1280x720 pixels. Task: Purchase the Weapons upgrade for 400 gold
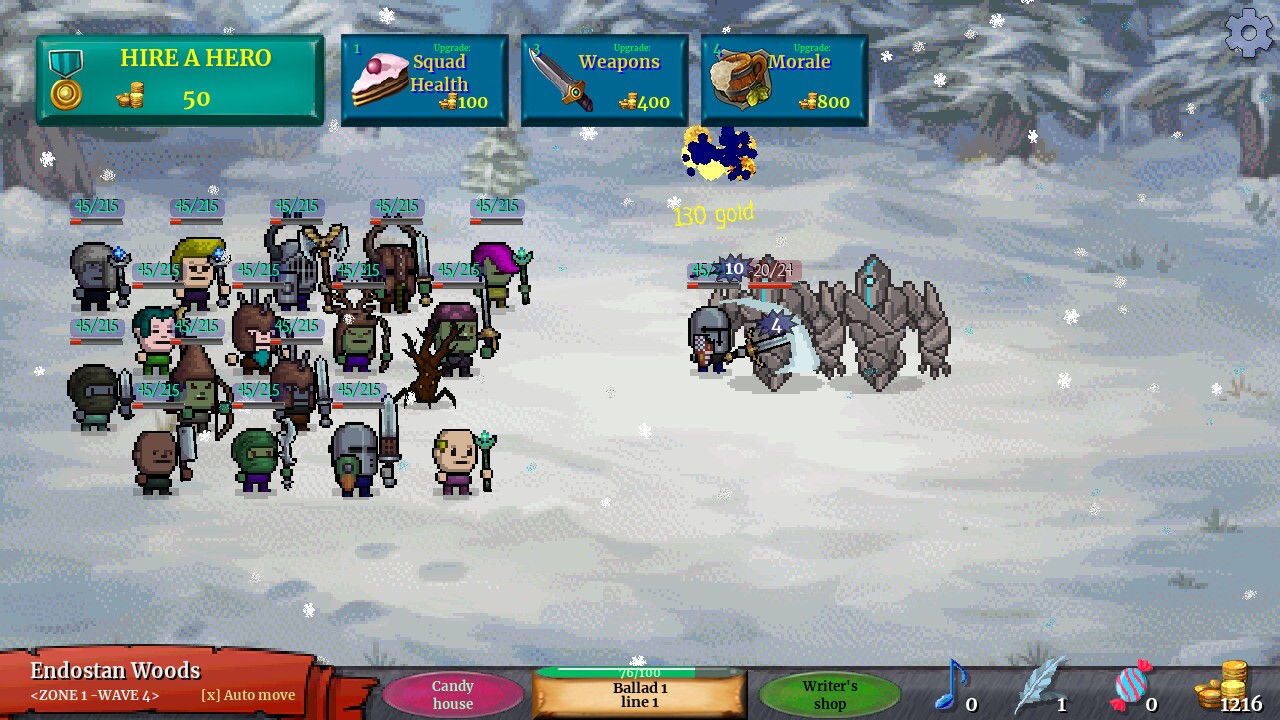(x=604, y=80)
